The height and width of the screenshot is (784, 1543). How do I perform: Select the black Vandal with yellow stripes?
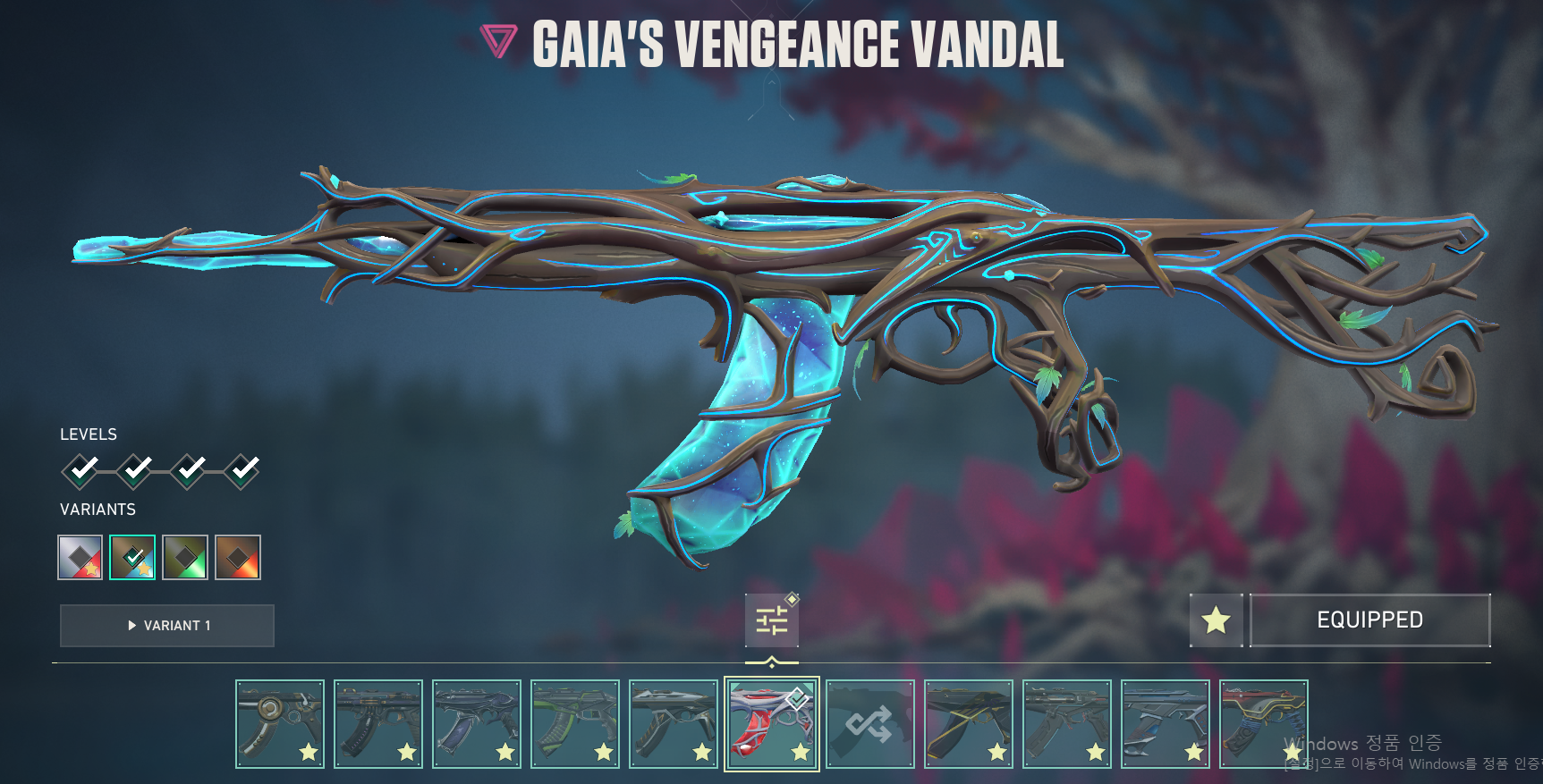coord(968,723)
